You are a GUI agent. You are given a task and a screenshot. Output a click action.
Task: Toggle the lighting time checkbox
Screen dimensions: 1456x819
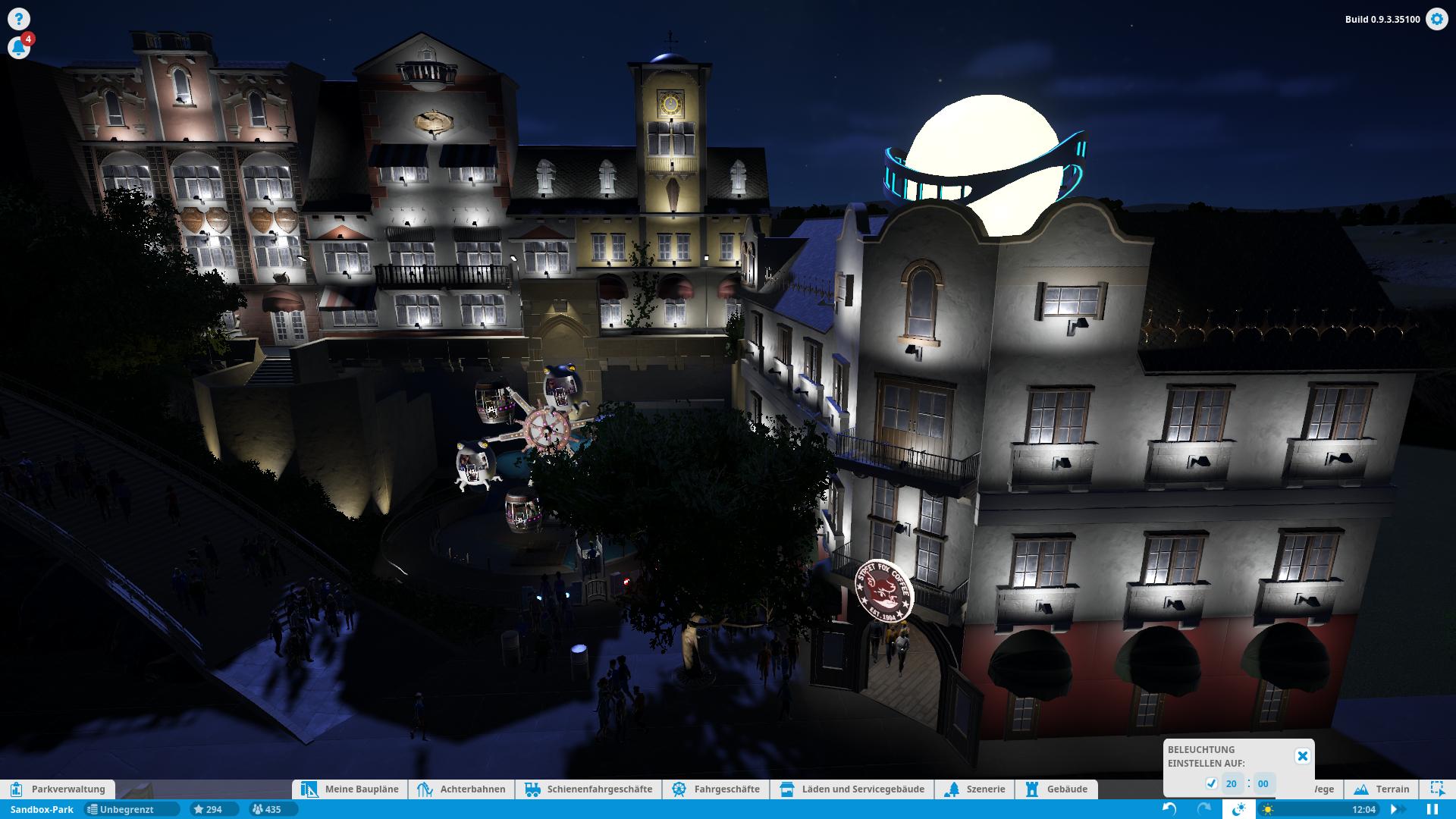pos(1211,783)
